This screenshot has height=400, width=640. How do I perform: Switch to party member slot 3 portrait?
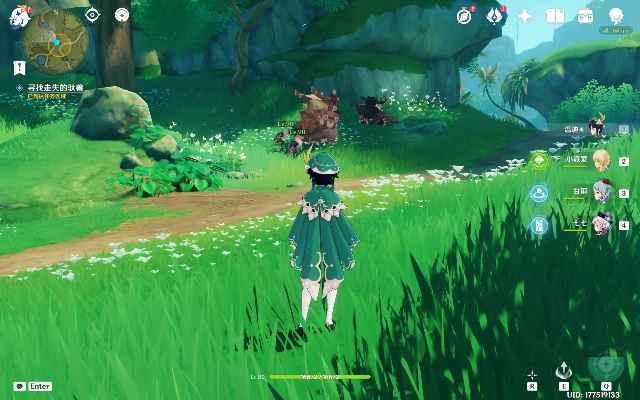click(601, 193)
